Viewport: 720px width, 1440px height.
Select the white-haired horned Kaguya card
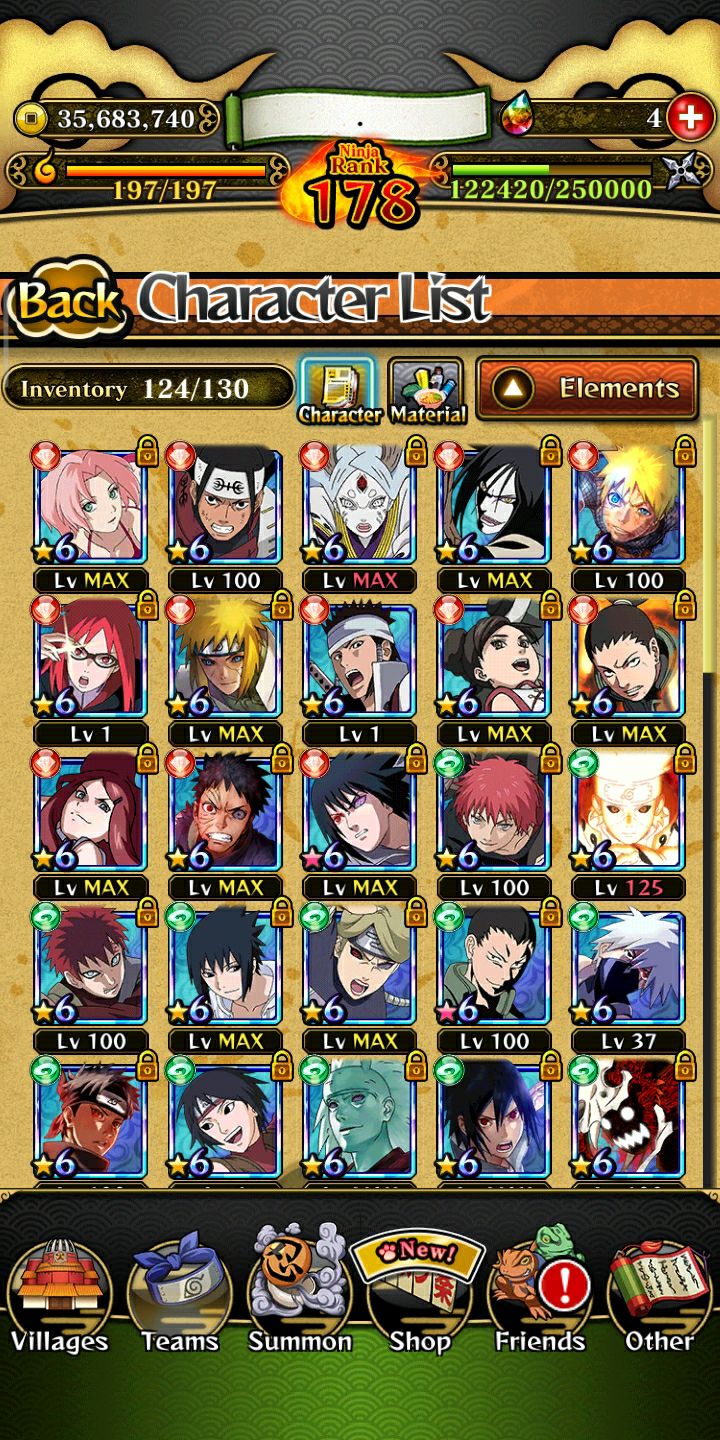[359, 506]
